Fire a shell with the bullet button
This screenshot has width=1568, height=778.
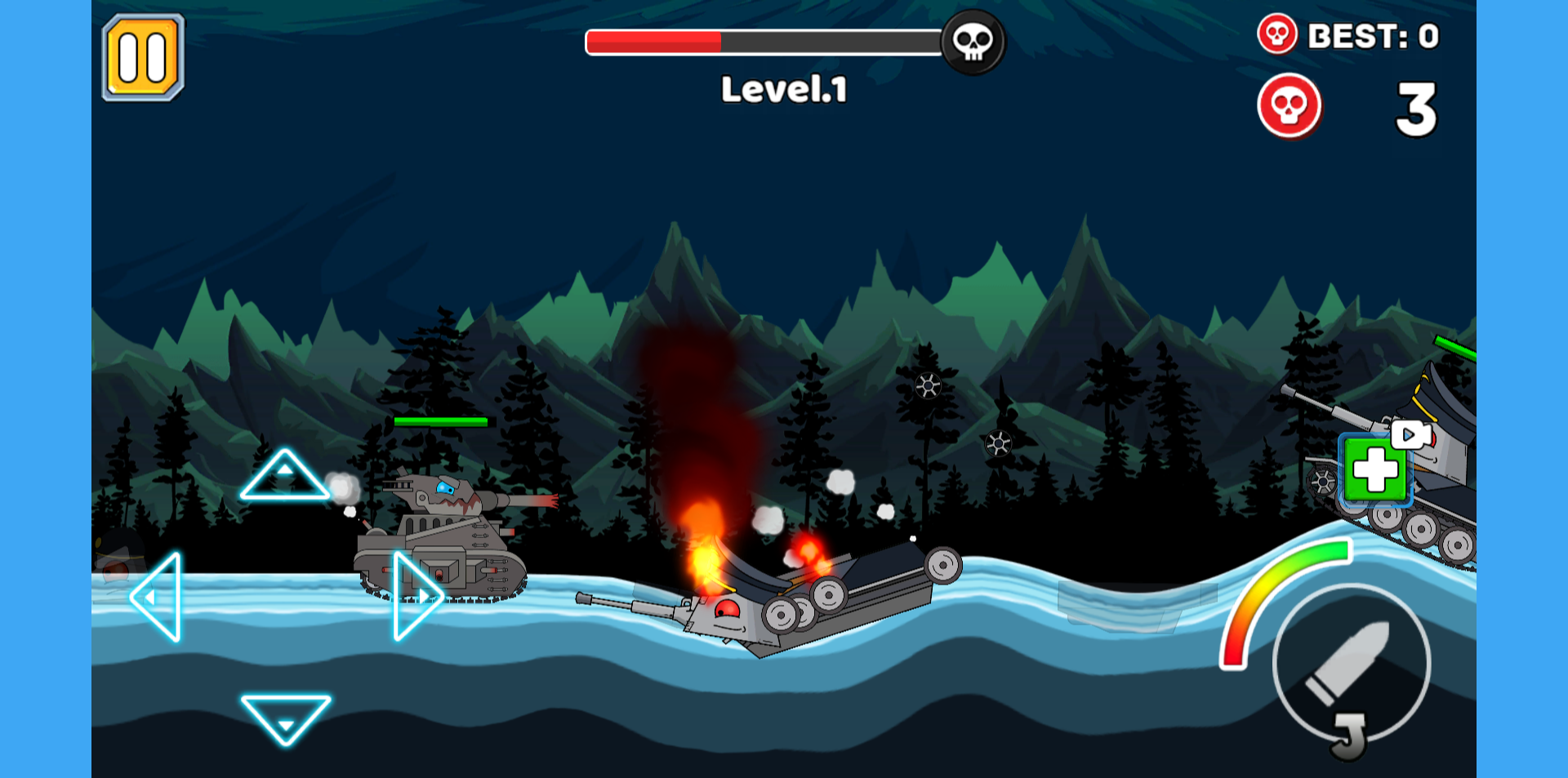click(1351, 663)
